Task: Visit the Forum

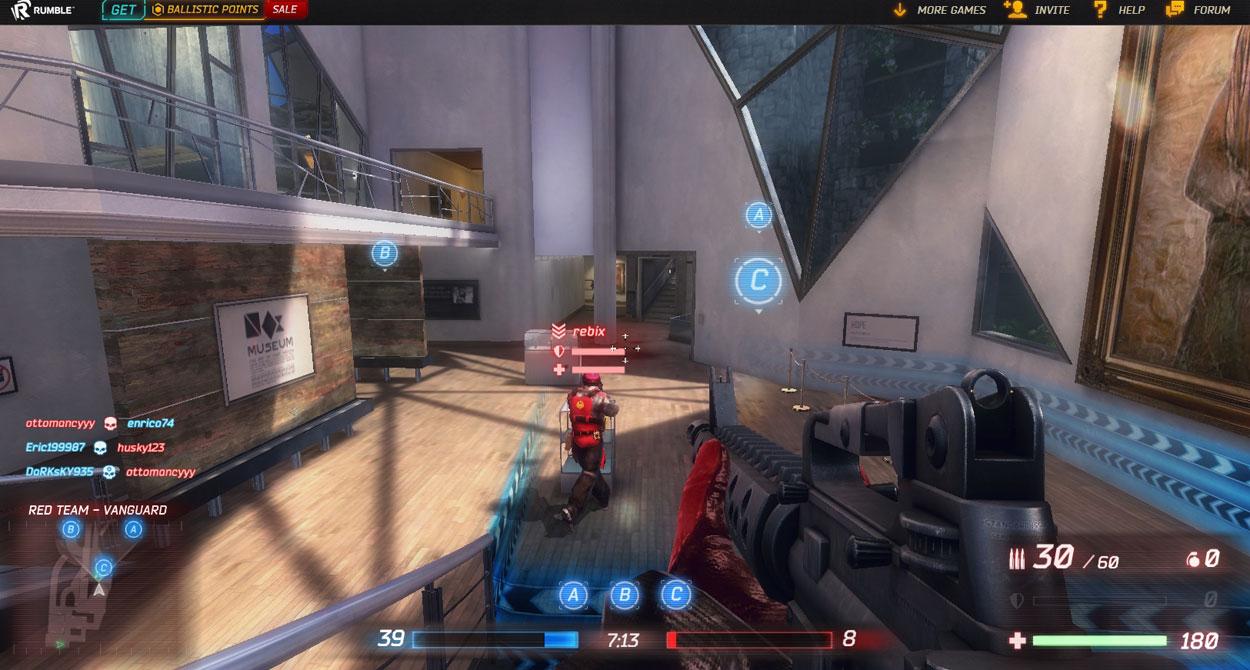Action: (1199, 10)
